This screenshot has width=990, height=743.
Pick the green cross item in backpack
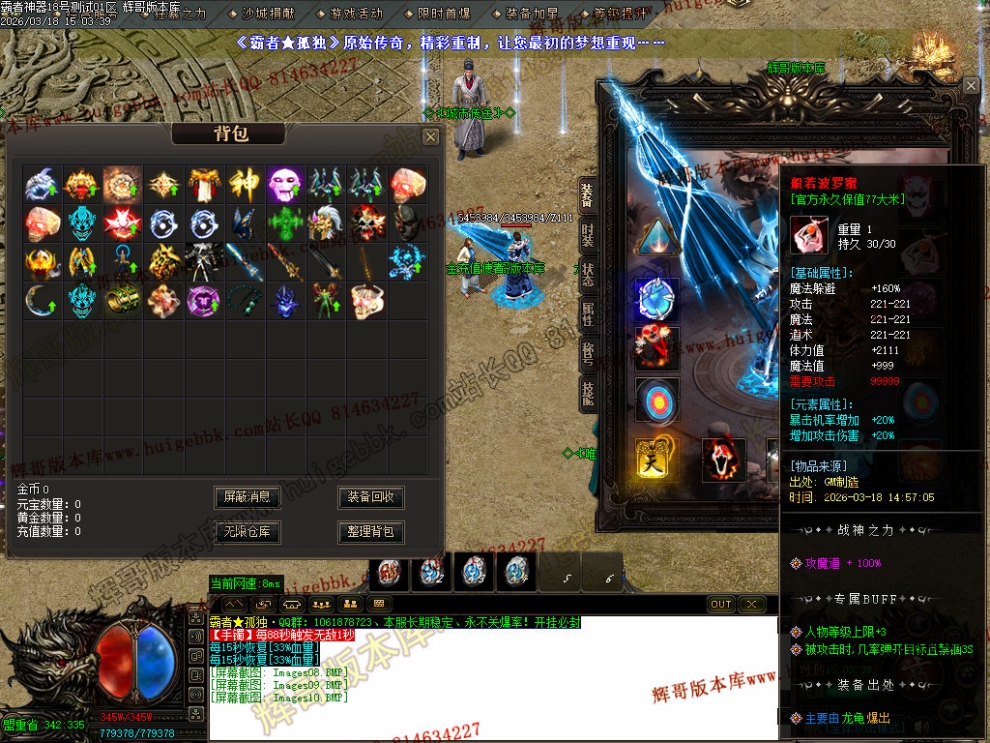285,222
